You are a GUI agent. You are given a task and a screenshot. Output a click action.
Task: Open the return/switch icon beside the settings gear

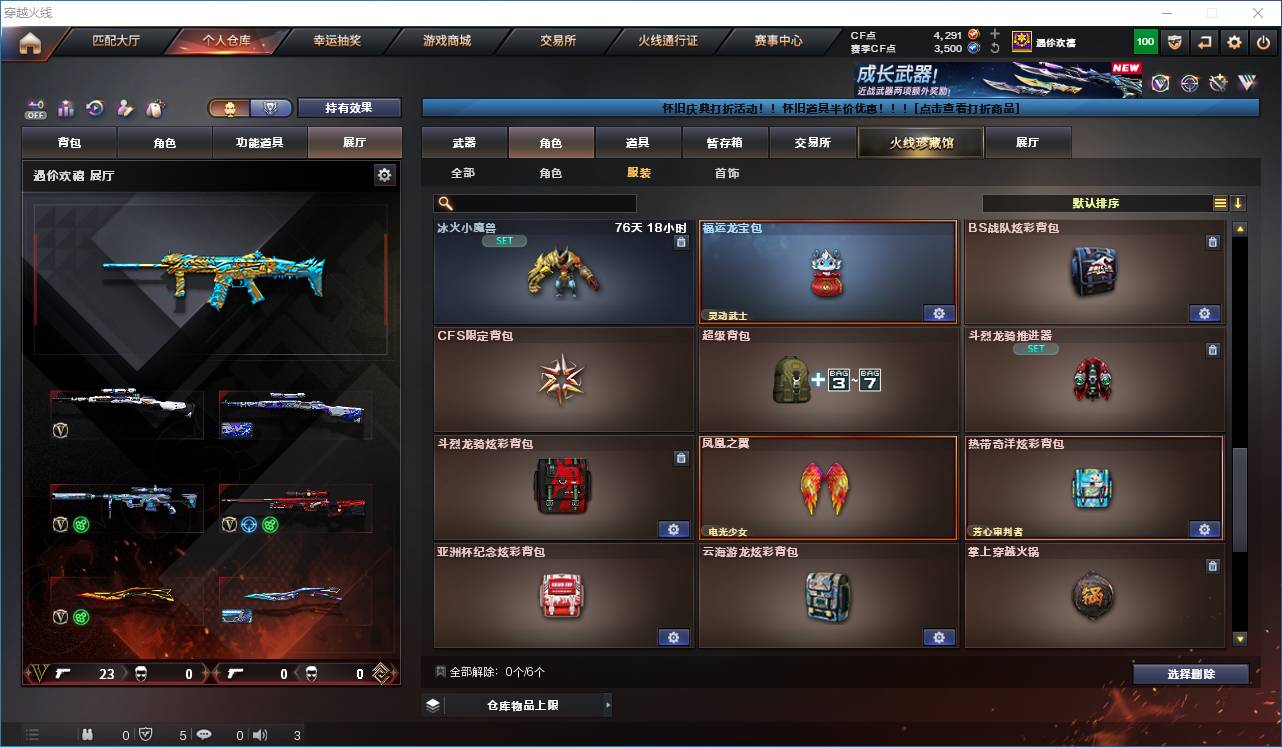coord(1204,42)
